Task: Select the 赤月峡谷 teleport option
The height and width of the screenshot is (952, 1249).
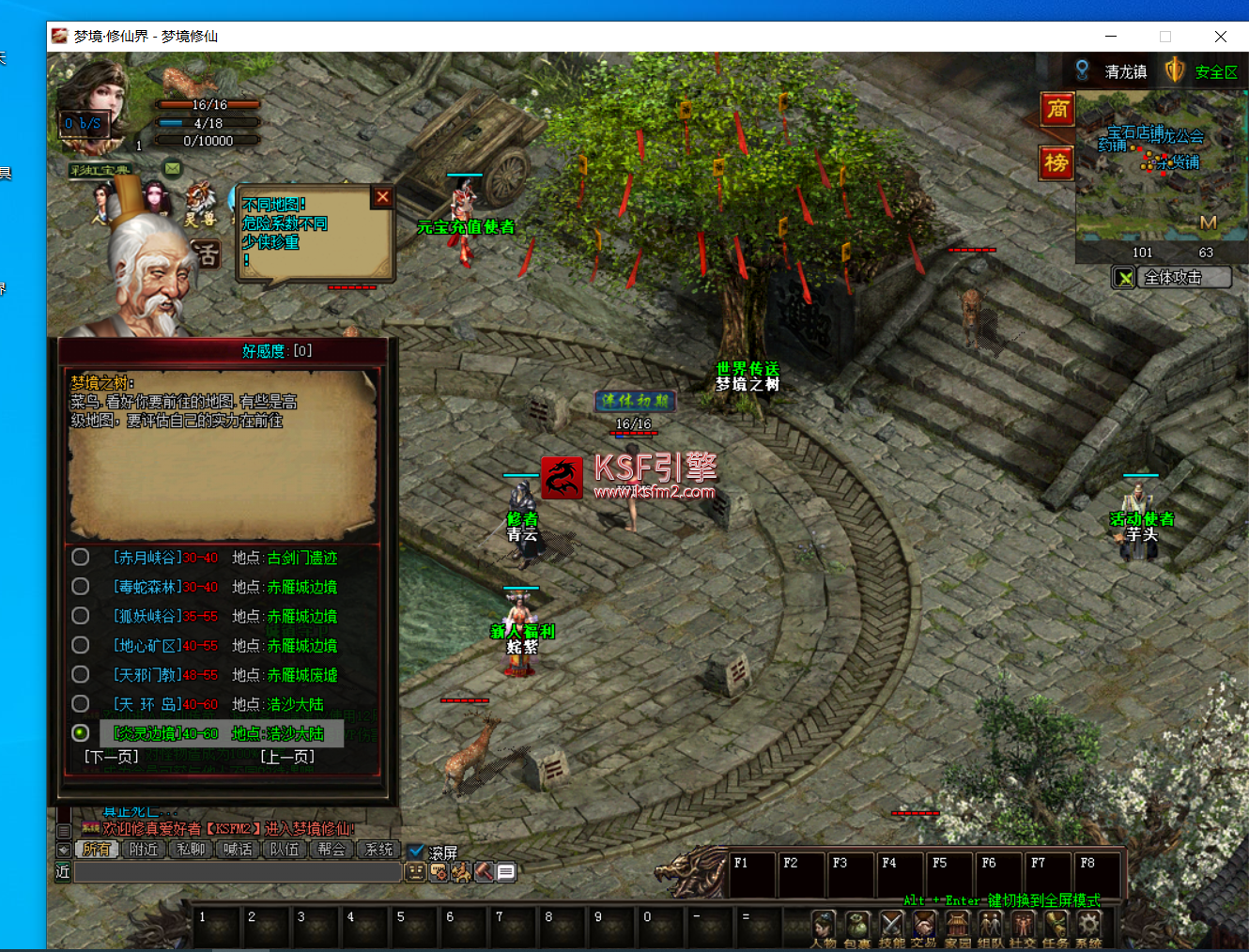Action: click(81, 558)
